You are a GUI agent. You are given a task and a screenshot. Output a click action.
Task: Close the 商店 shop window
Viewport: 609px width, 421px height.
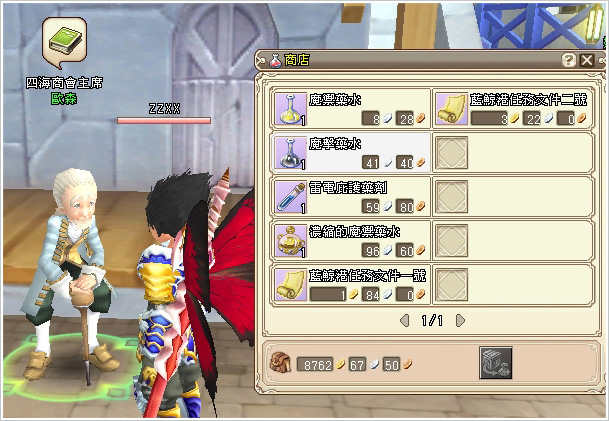tap(587, 60)
